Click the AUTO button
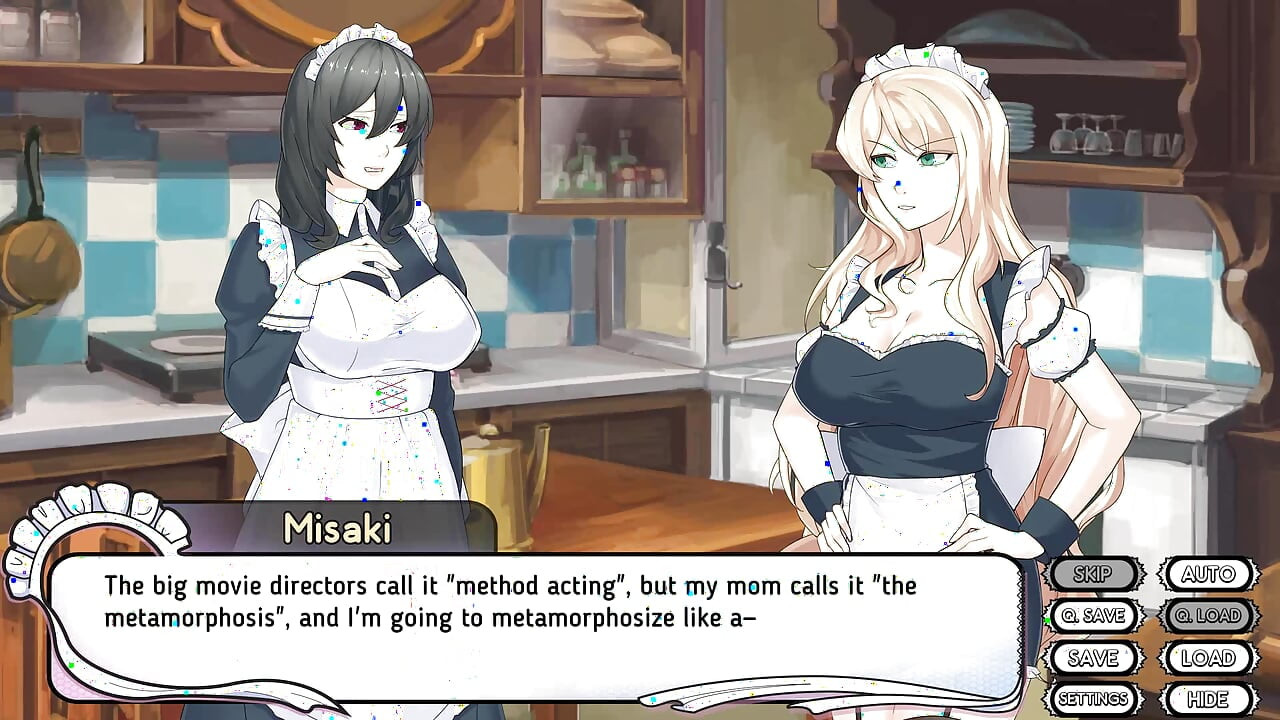The height and width of the screenshot is (720, 1280). [x=1207, y=574]
